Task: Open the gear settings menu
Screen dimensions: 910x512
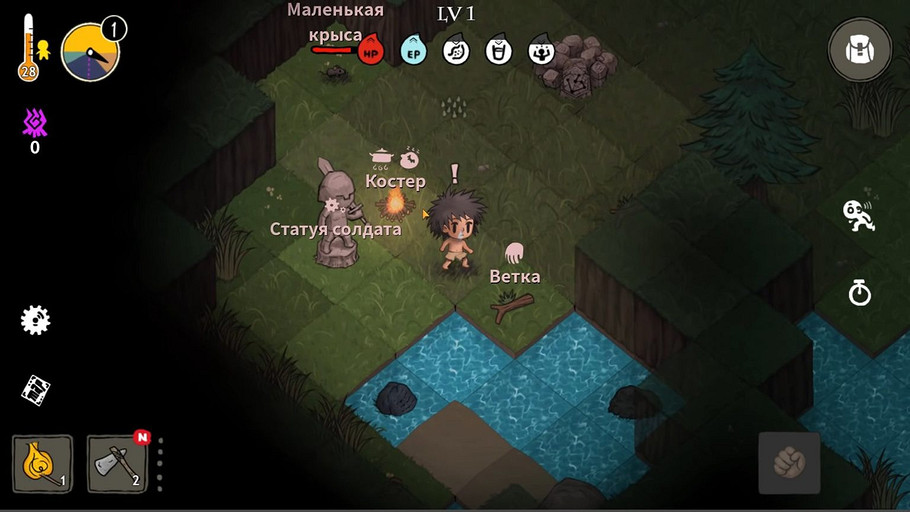Action: (x=36, y=320)
